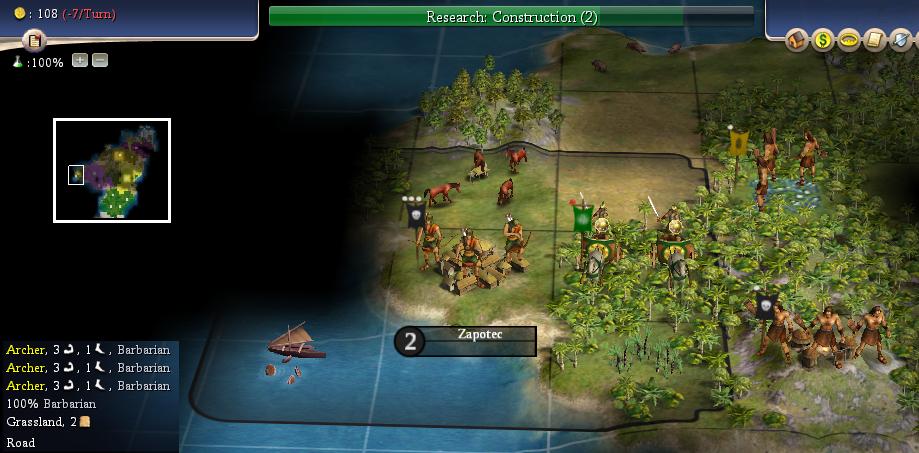Click the minimap world overview
Screen dimensions: 919x453
point(112,170)
